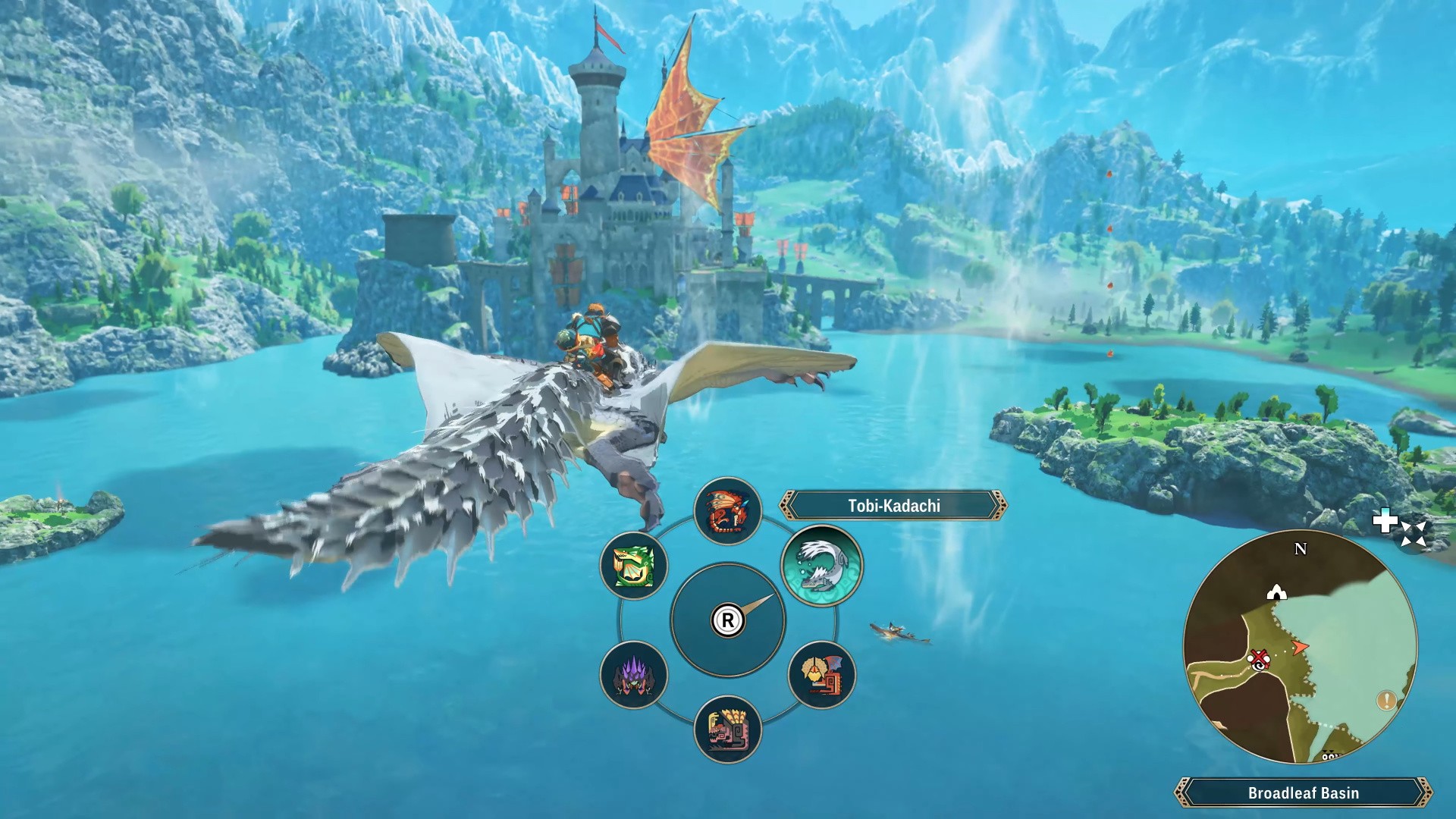1456x819 pixels.
Task: Select the Rathalos monstie on the wheel
Action: 728,510
